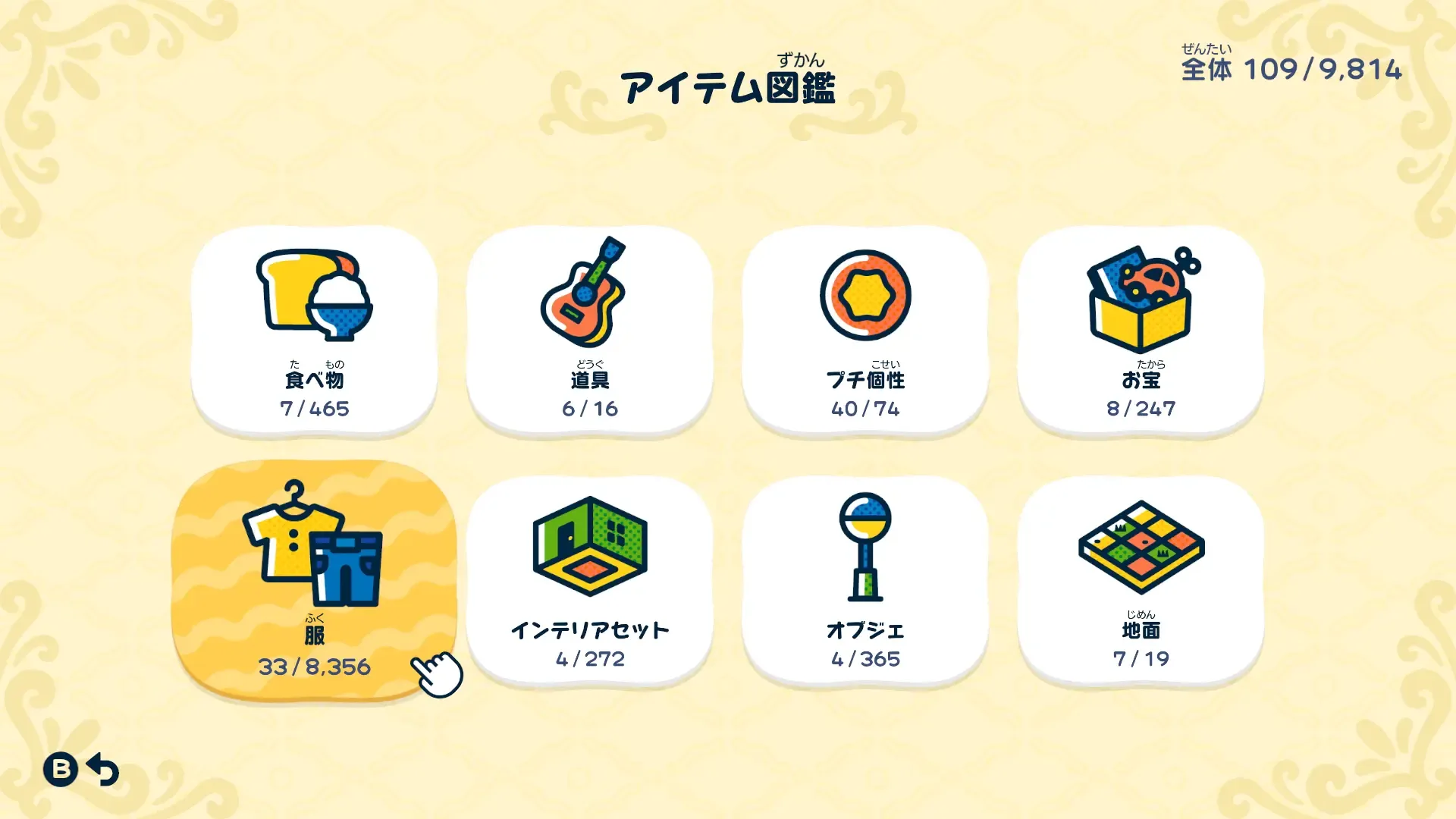
Task: Click the back arrow next to B
Action: pyautogui.click(x=101, y=770)
